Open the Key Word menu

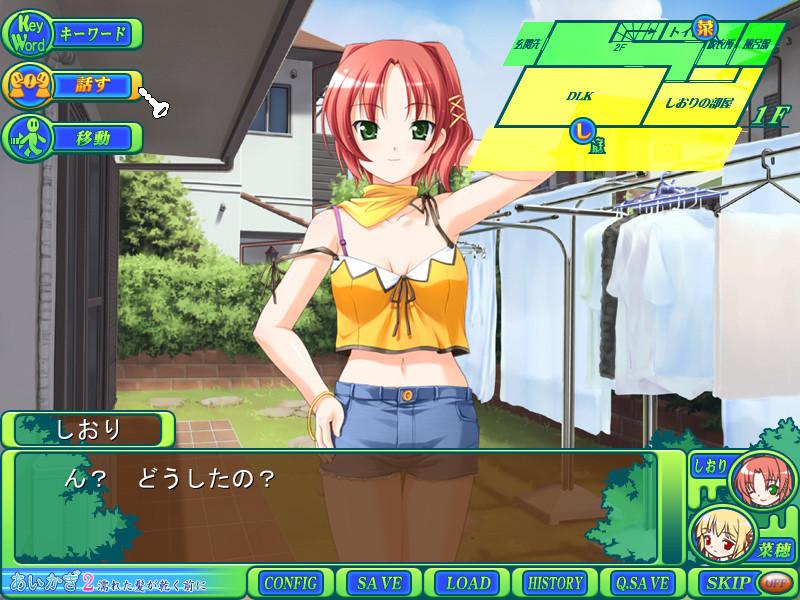(73, 35)
